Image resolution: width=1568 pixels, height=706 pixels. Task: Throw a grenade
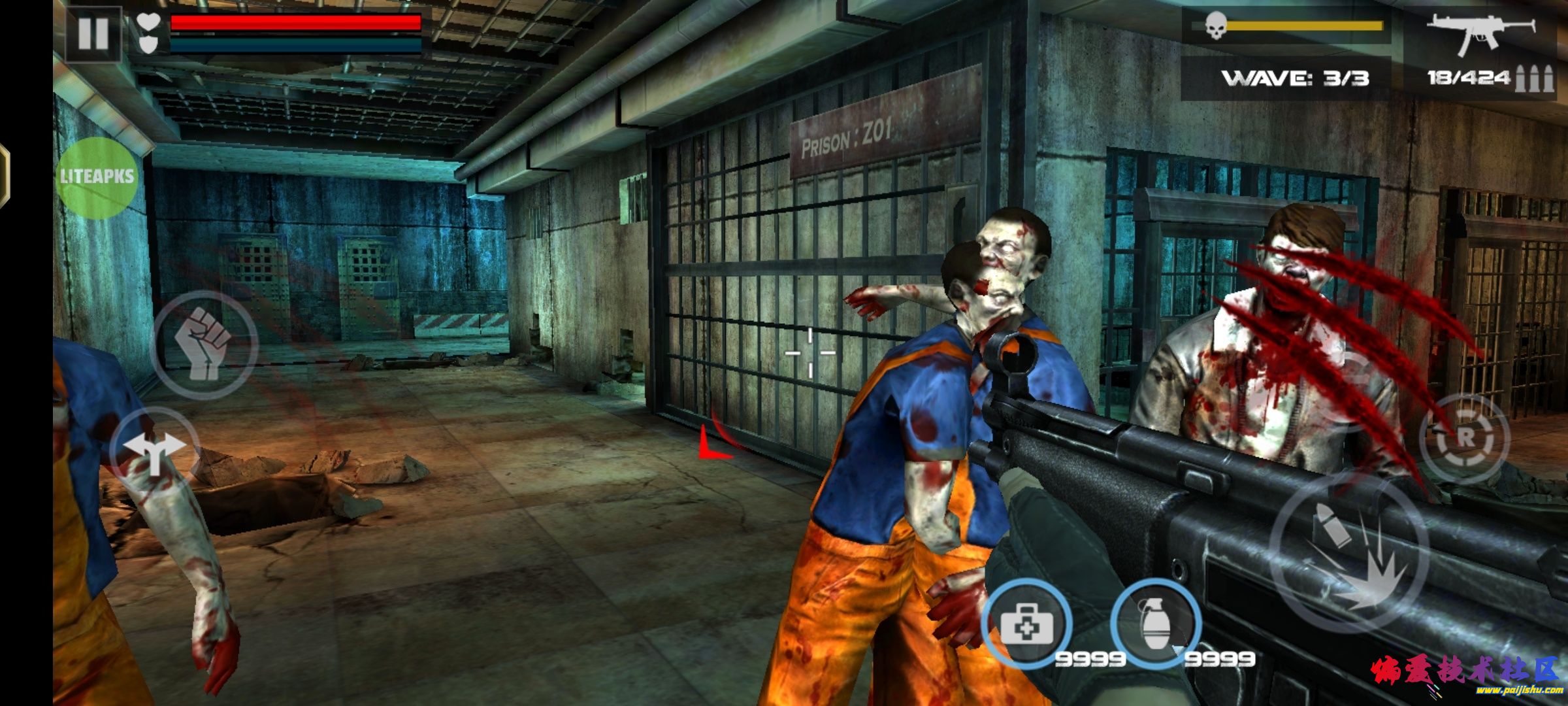click(1156, 623)
